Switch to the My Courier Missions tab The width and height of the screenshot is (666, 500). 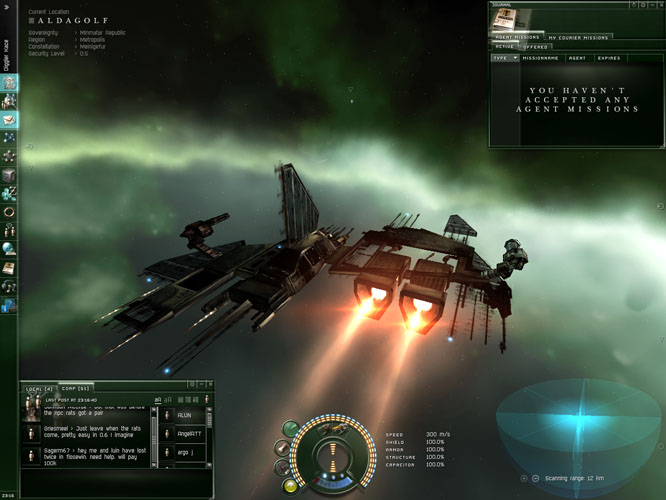577,37
